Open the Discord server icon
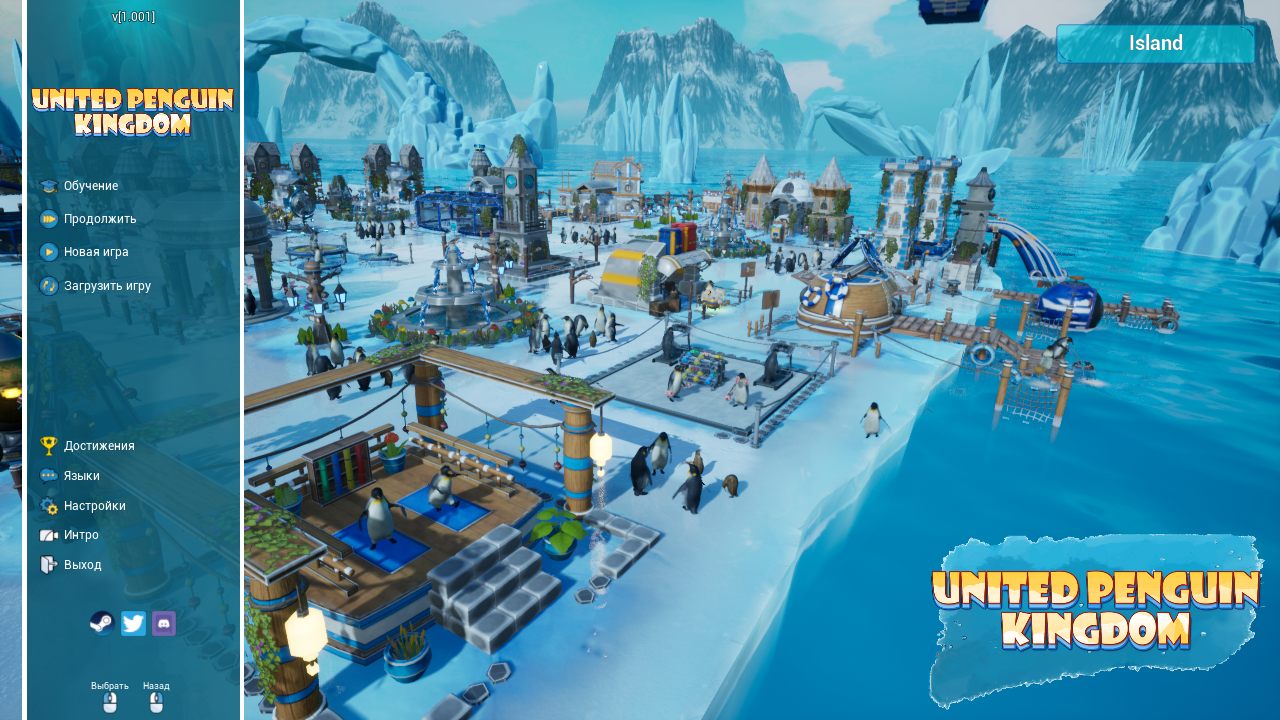Screen dimensions: 1280x720 (x=163, y=623)
